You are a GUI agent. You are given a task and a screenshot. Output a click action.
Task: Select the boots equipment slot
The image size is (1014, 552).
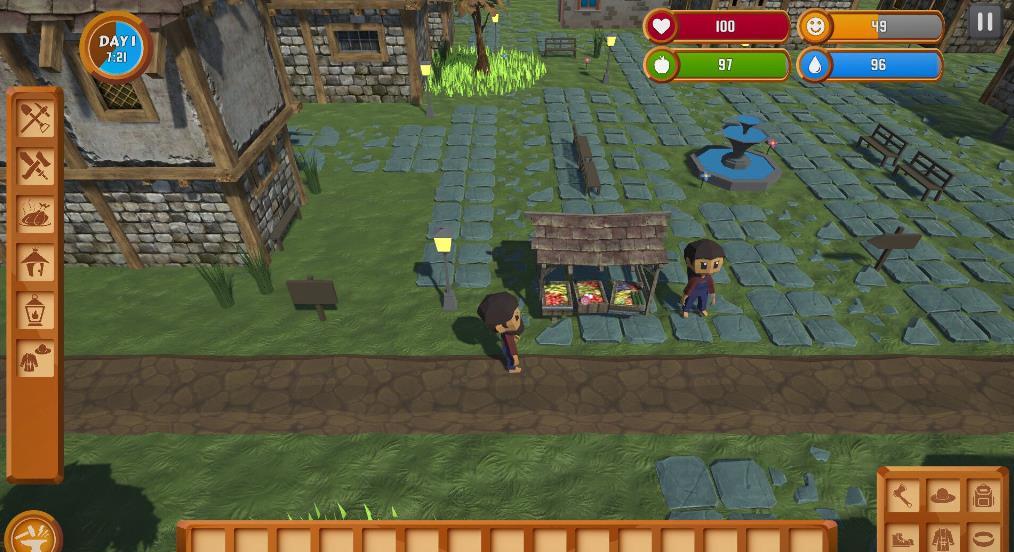(x=903, y=538)
